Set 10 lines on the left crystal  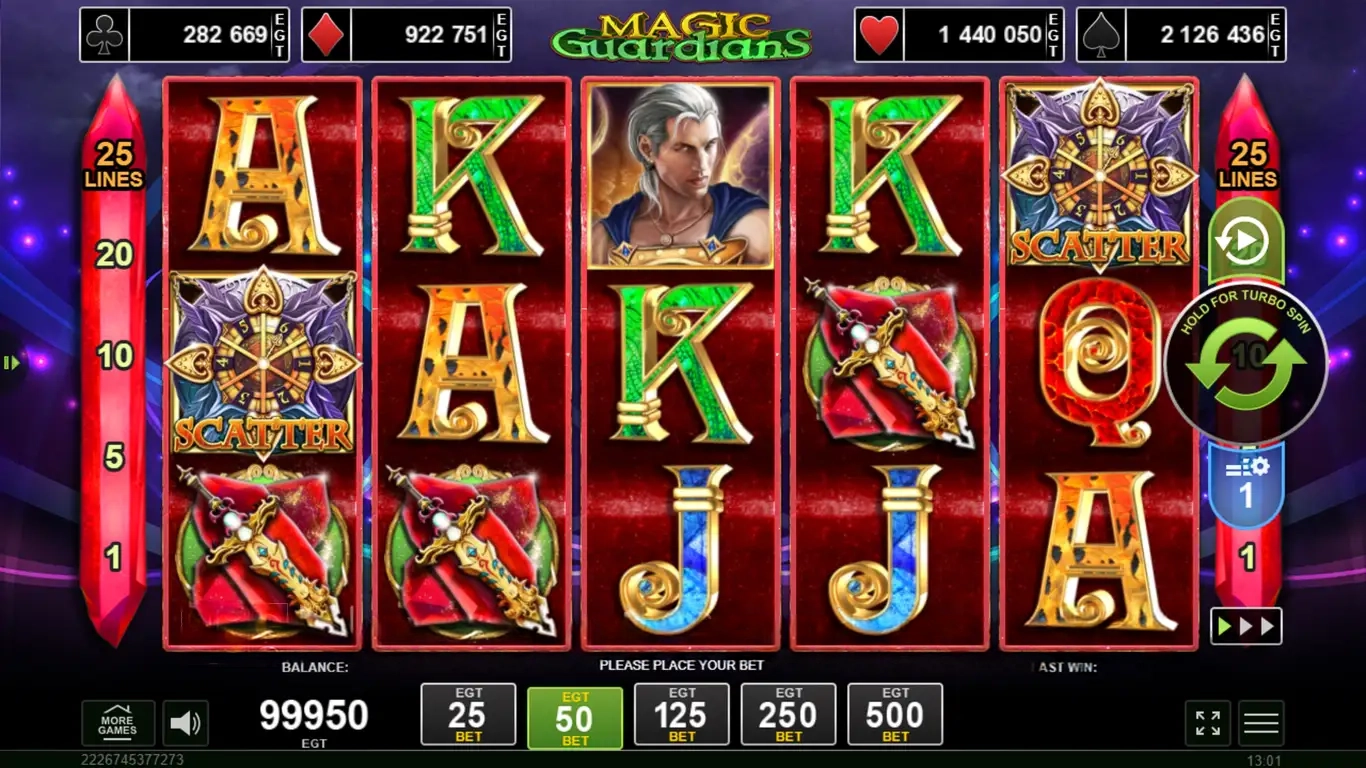click(114, 355)
